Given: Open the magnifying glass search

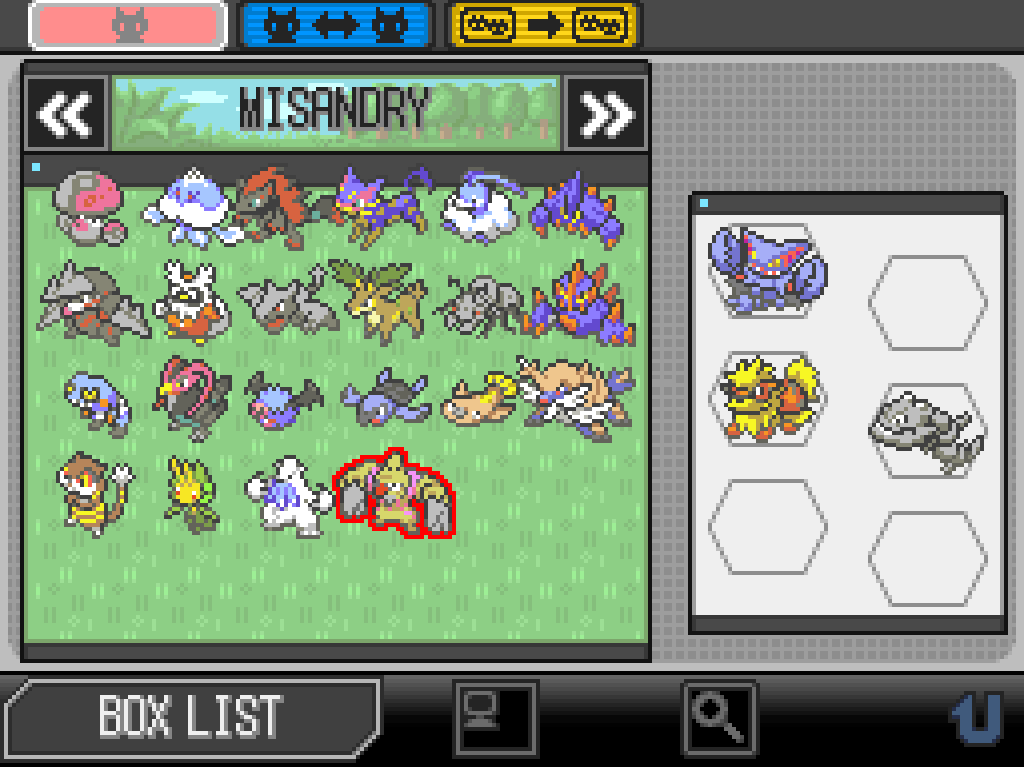Looking at the screenshot, I should pyautogui.click(x=720, y=716).
